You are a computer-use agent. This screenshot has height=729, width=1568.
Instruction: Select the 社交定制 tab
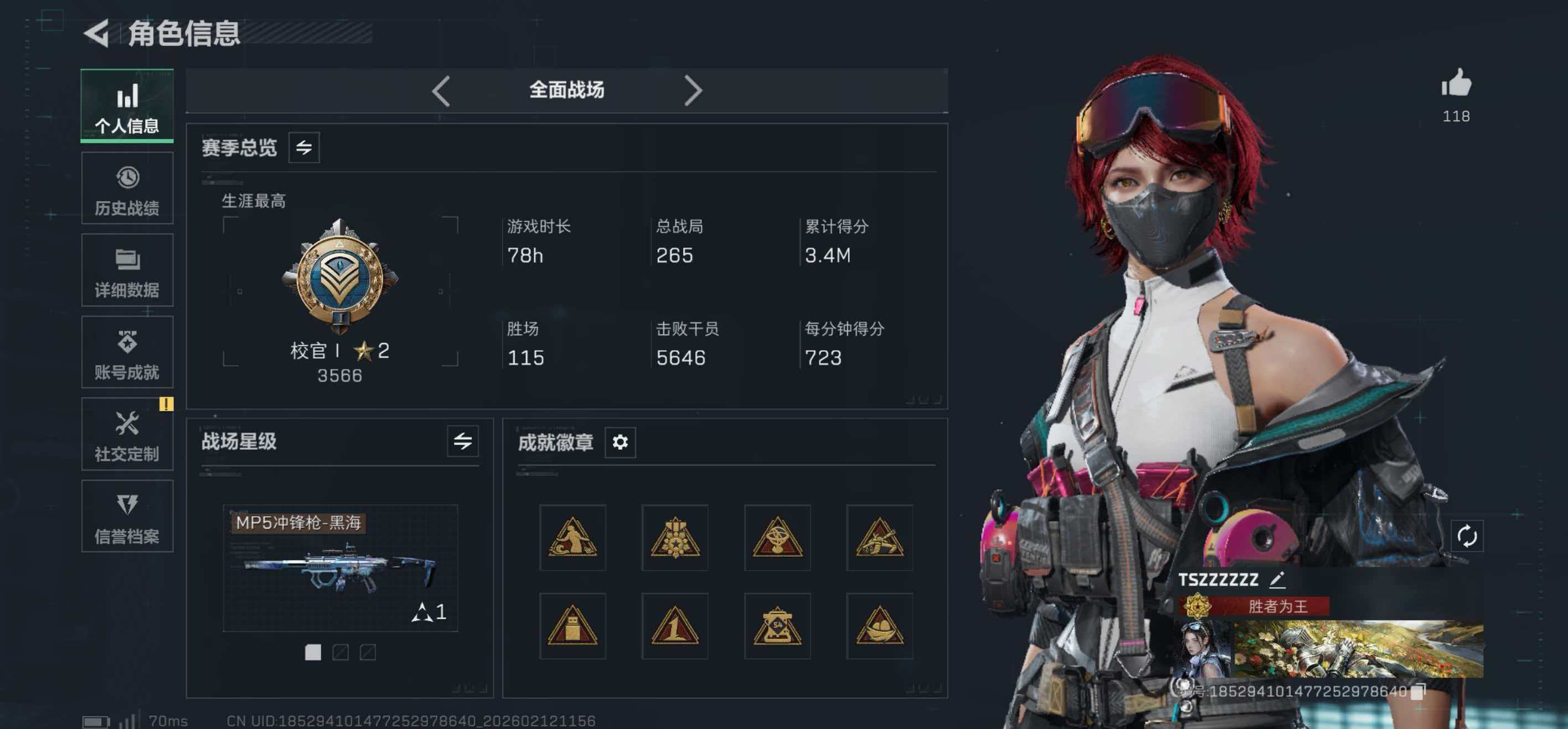coord(127,434)
